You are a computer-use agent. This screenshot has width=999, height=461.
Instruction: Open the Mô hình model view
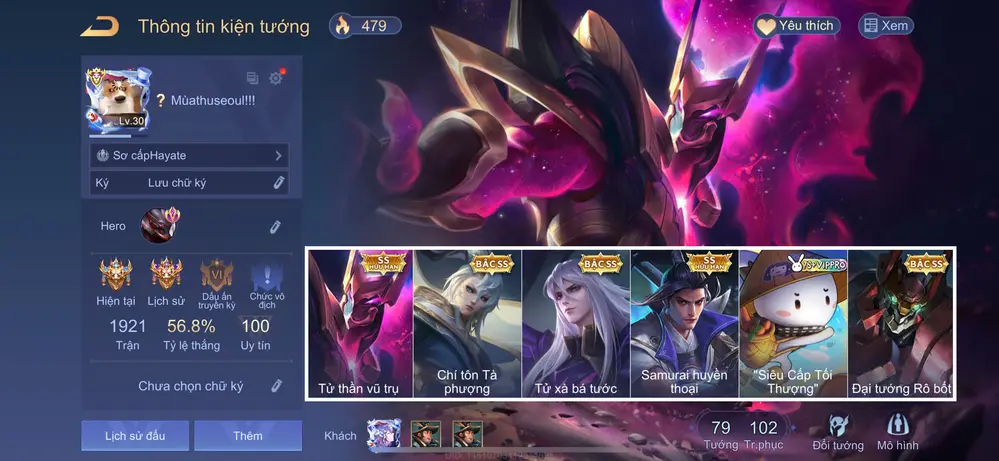tap(898, 432)
